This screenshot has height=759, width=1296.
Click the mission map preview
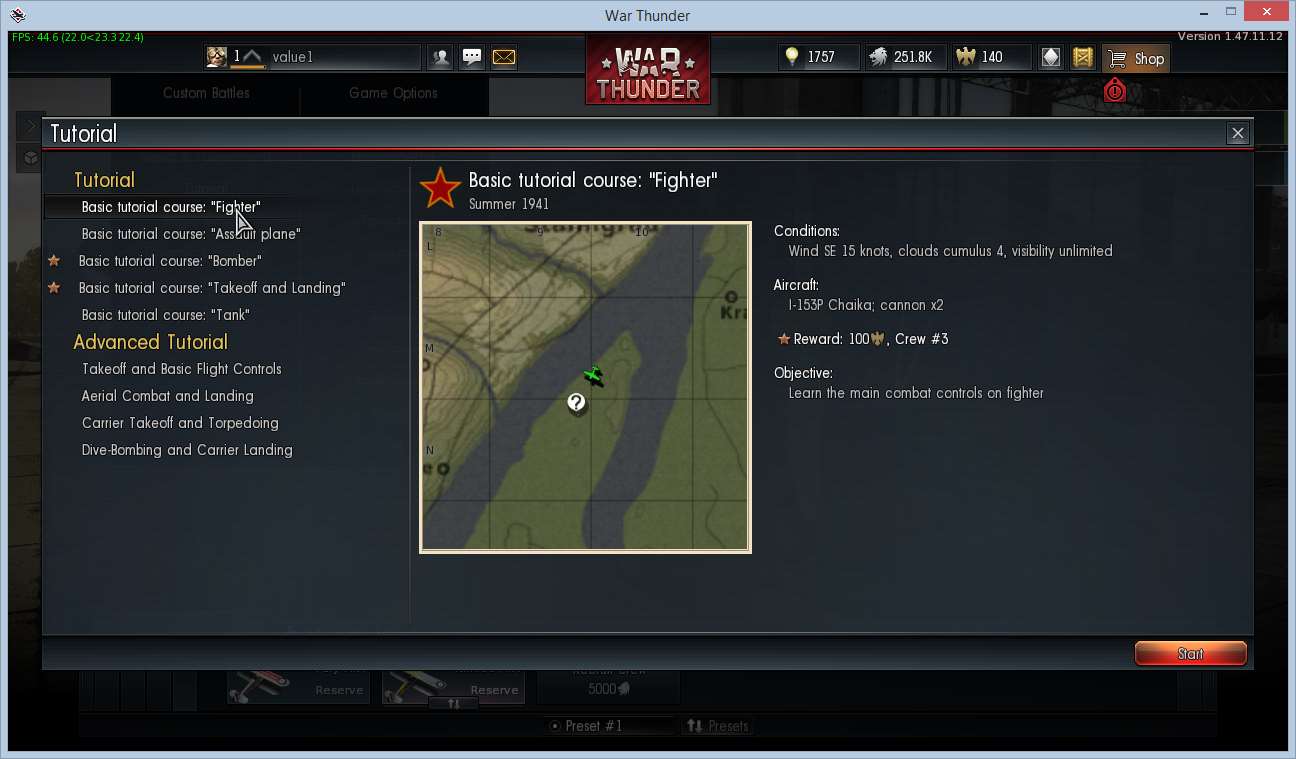coord(585,387)
